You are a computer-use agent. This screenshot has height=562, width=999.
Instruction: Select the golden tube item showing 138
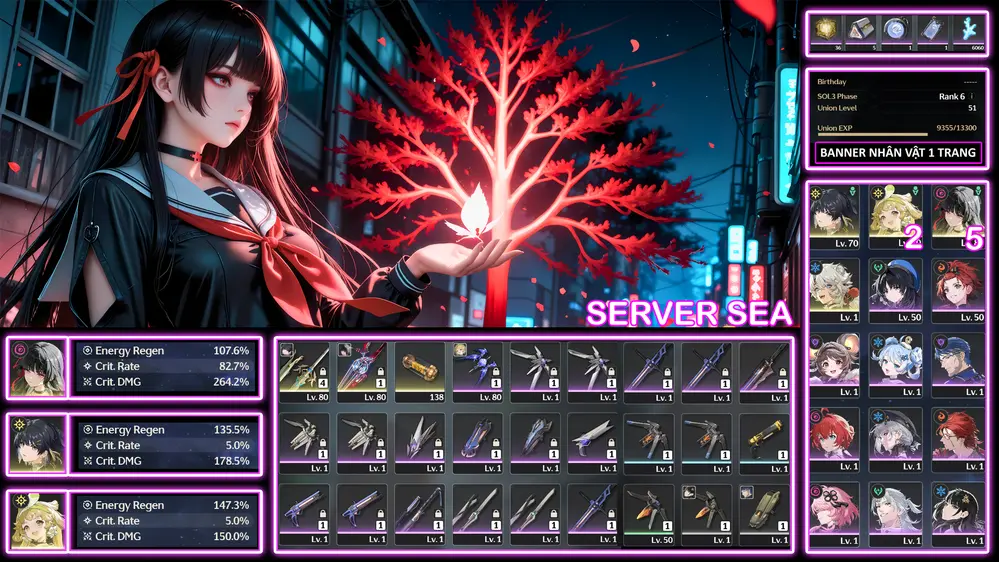pos(419,371)
